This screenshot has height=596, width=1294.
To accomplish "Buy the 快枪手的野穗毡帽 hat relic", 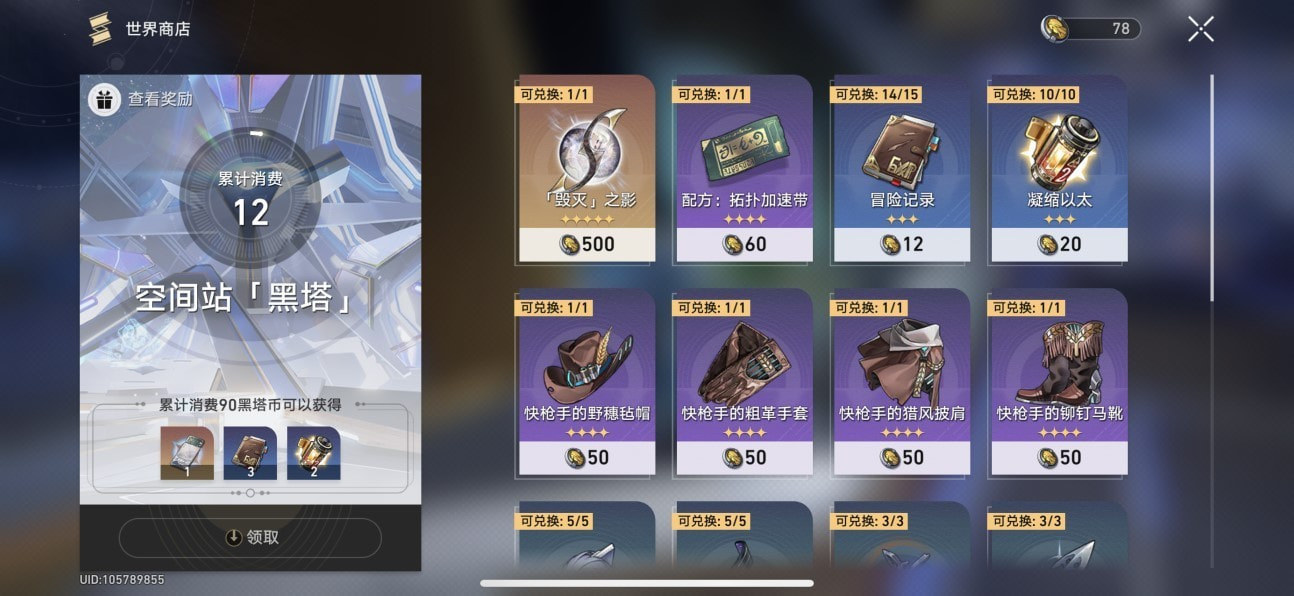I will coord(586,381).
